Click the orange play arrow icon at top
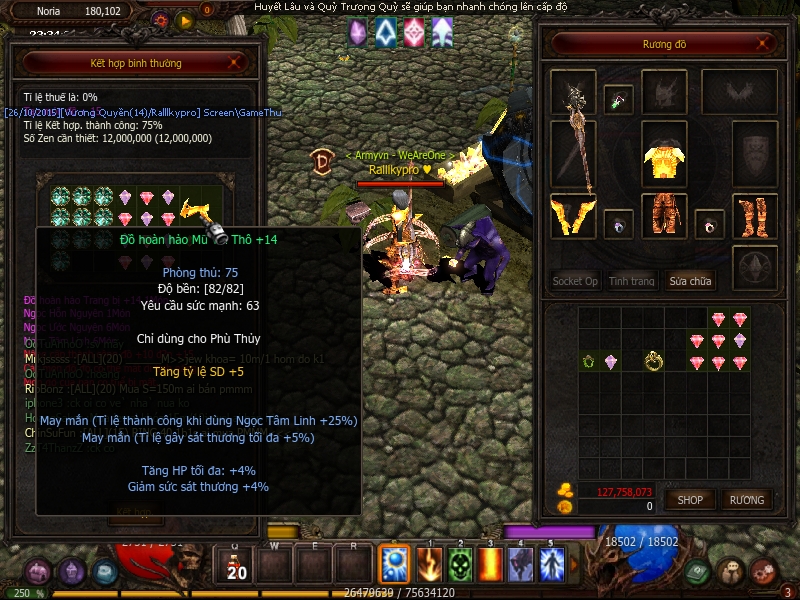The image size is (800, 600). point(185,19)
